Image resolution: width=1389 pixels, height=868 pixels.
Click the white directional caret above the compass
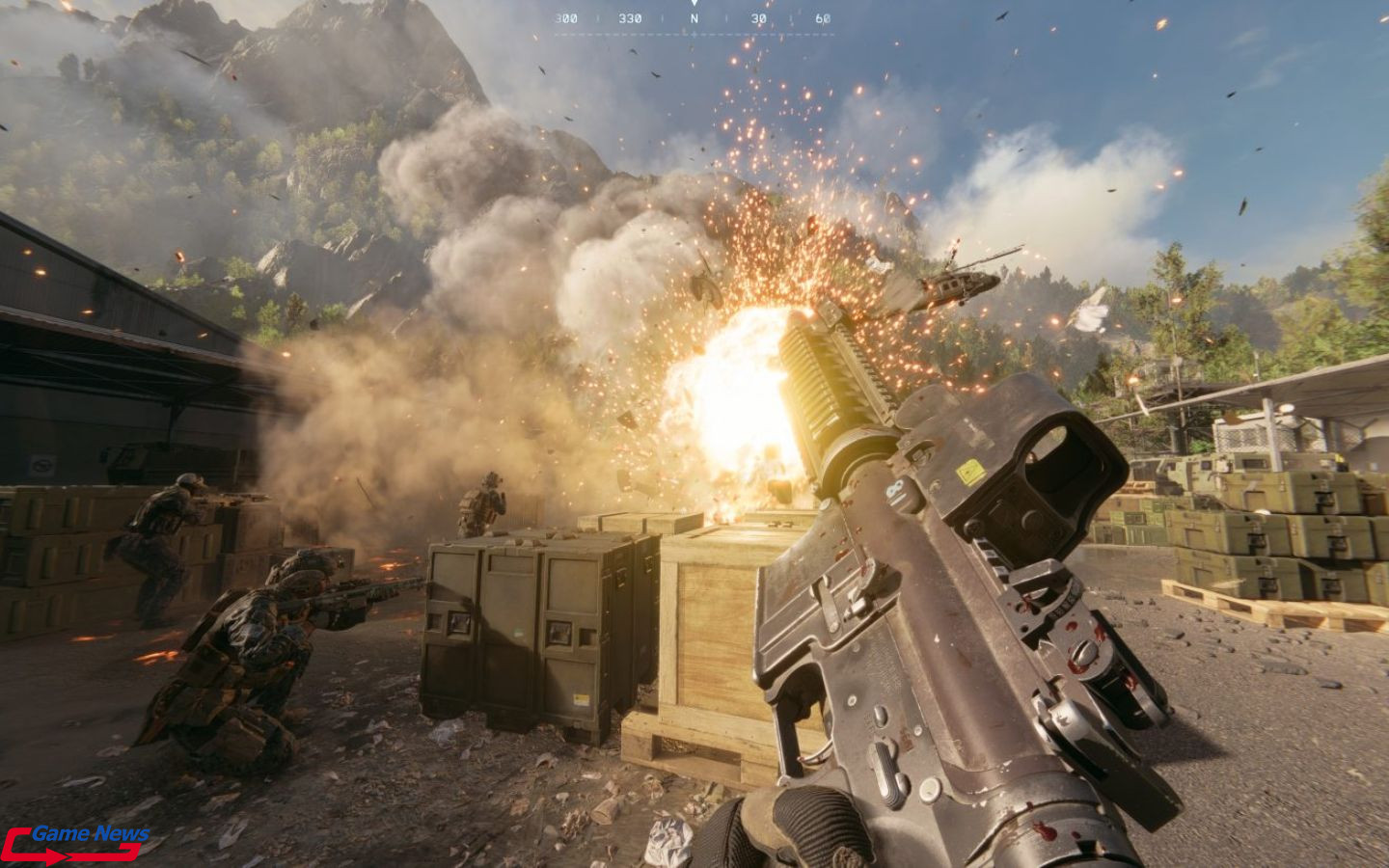[694, 4]
